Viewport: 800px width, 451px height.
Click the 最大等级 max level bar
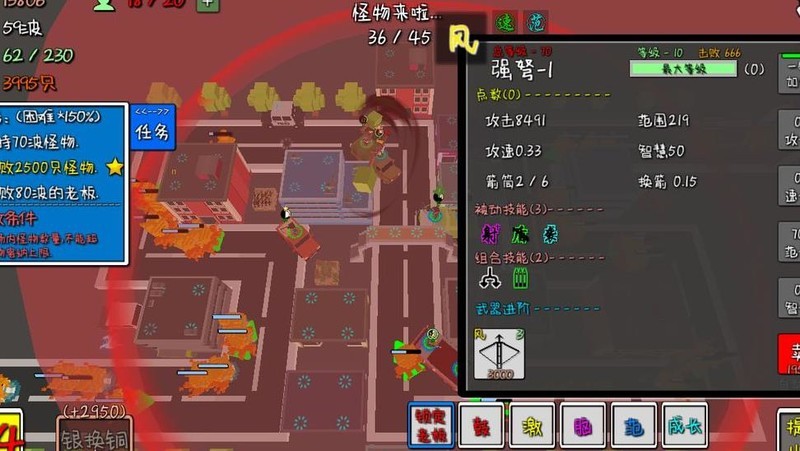683,69
